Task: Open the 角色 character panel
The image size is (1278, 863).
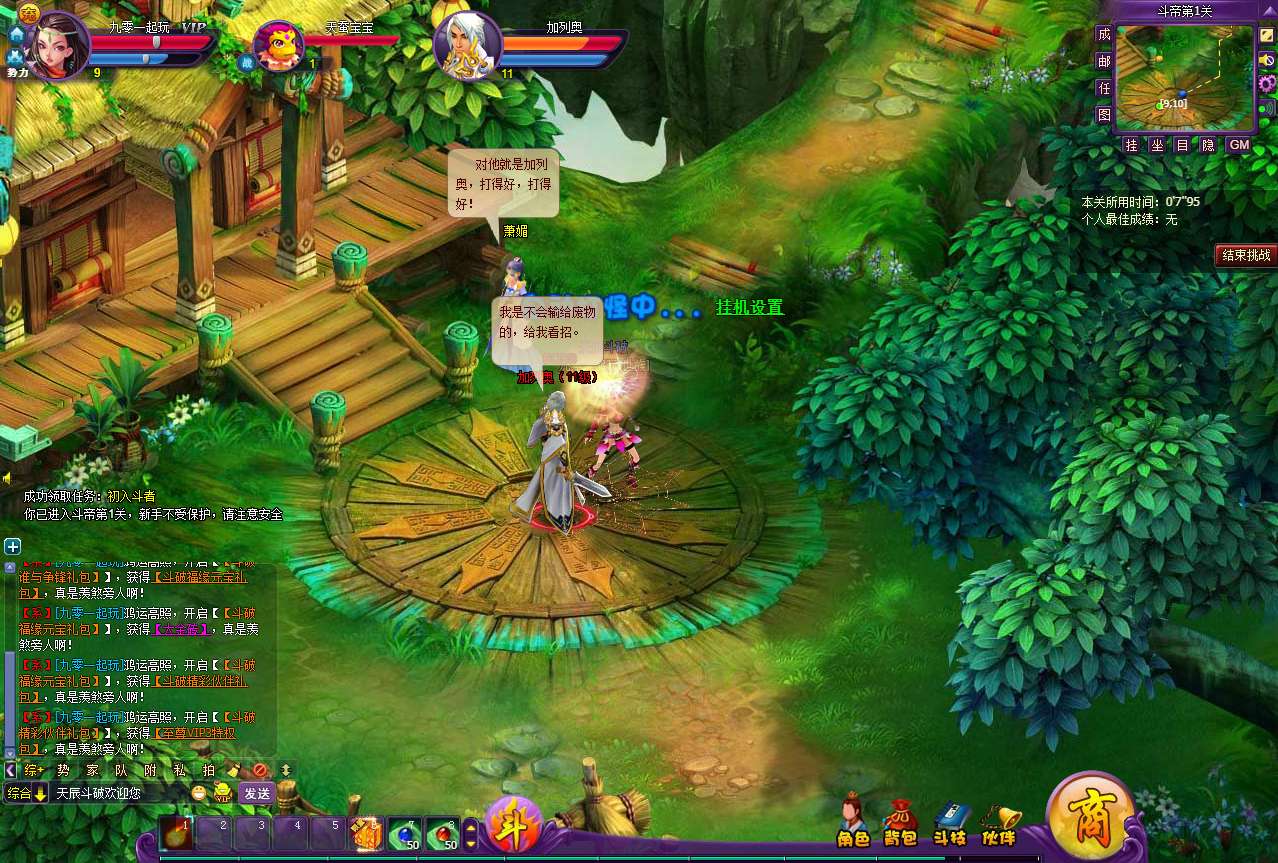Action: coord(852,822)
